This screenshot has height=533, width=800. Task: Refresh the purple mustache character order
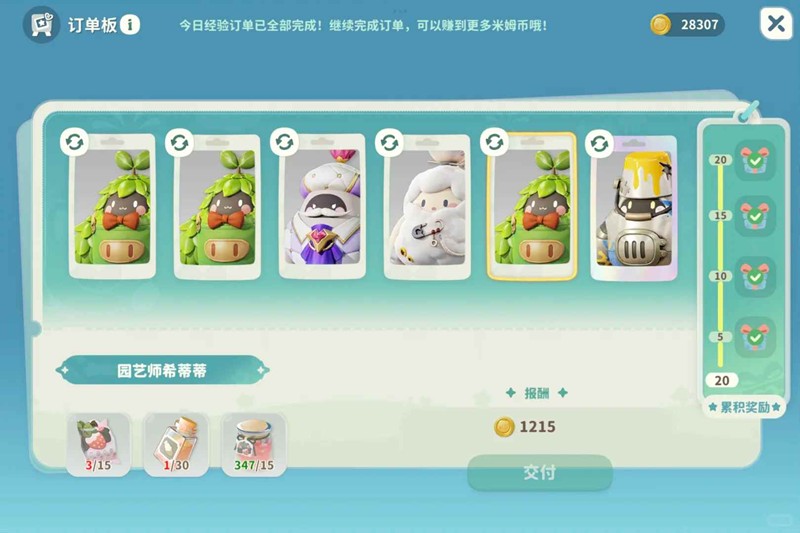(284, 143)
